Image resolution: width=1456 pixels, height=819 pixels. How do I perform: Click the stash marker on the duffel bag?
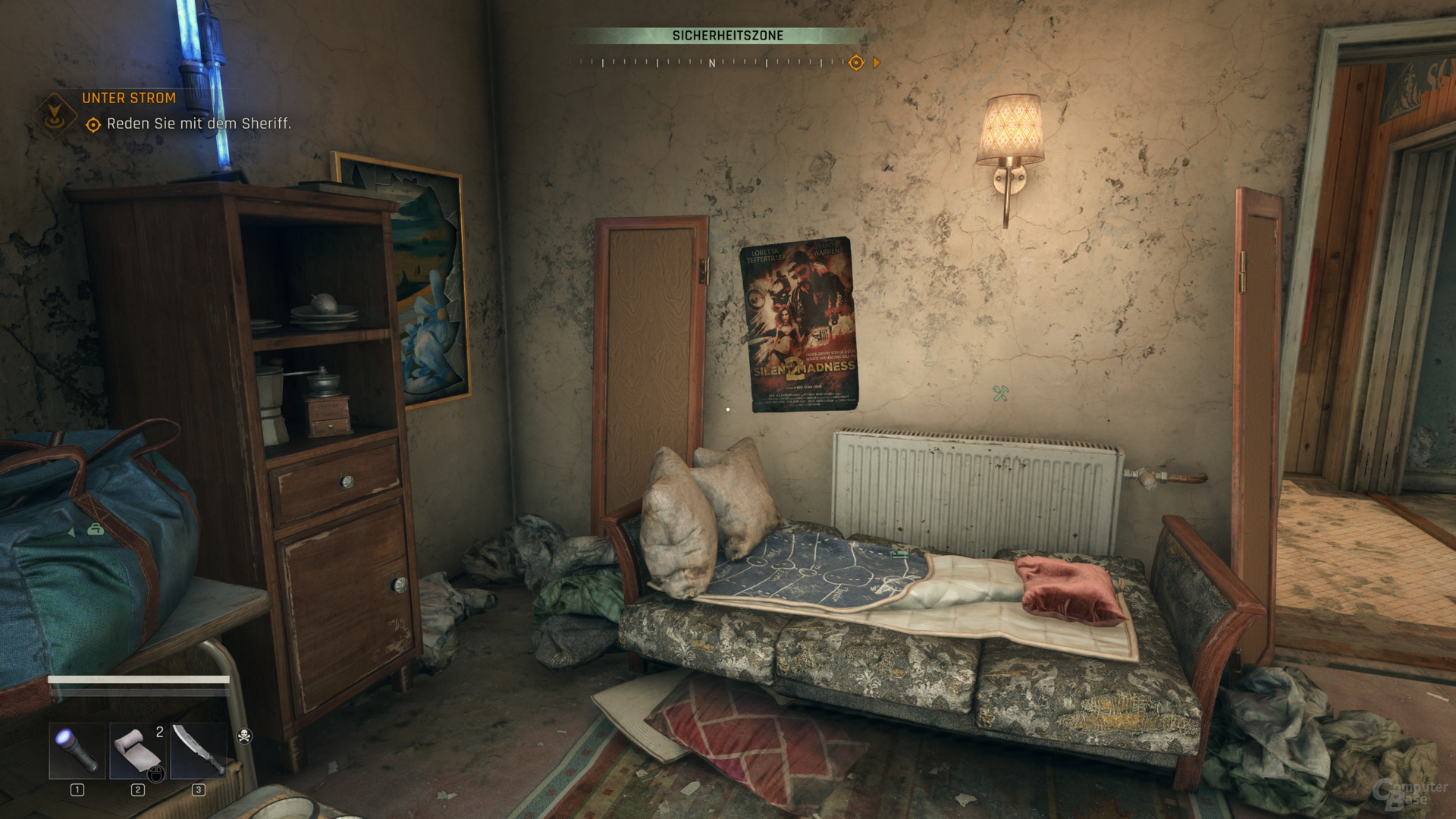tap(96, 529)
